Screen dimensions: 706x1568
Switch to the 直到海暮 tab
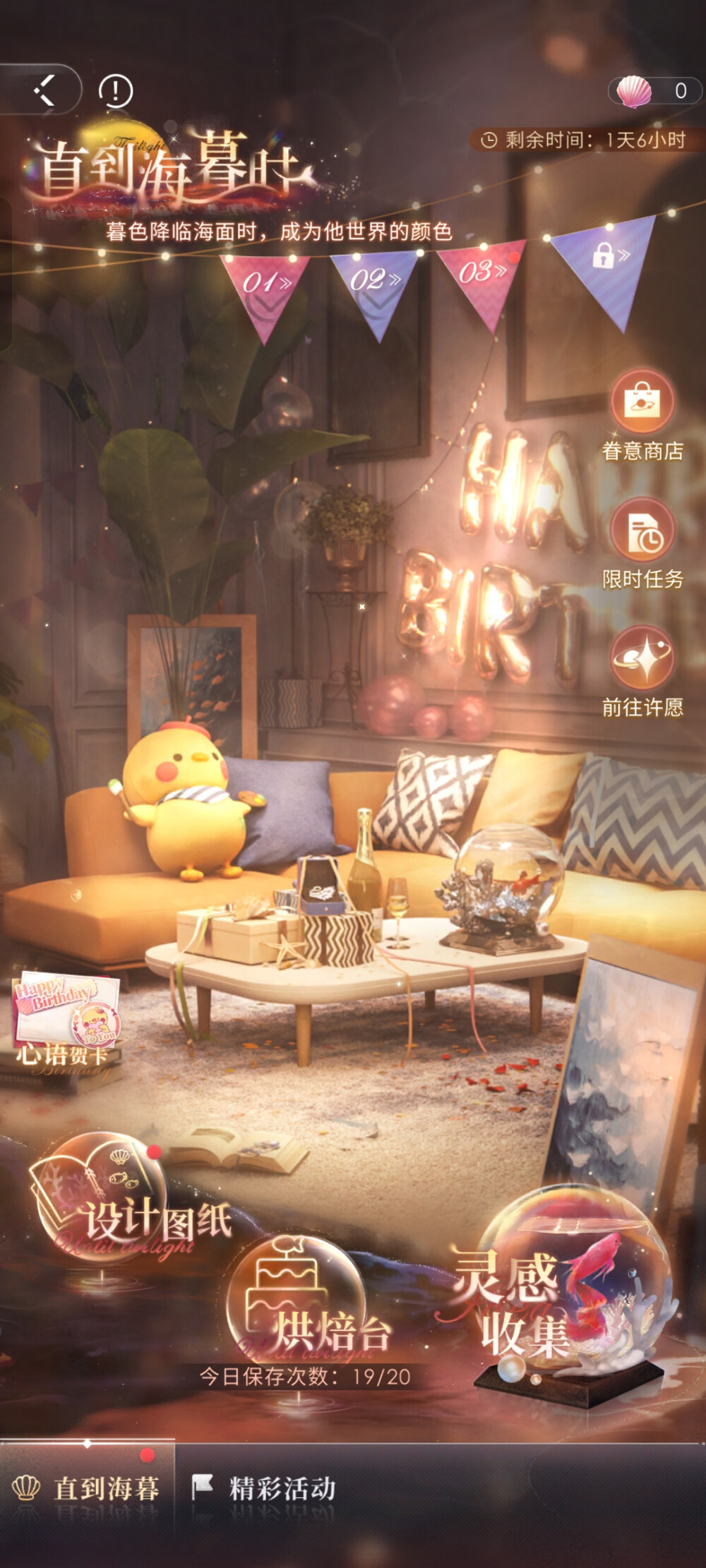[x=87, y=1488]
